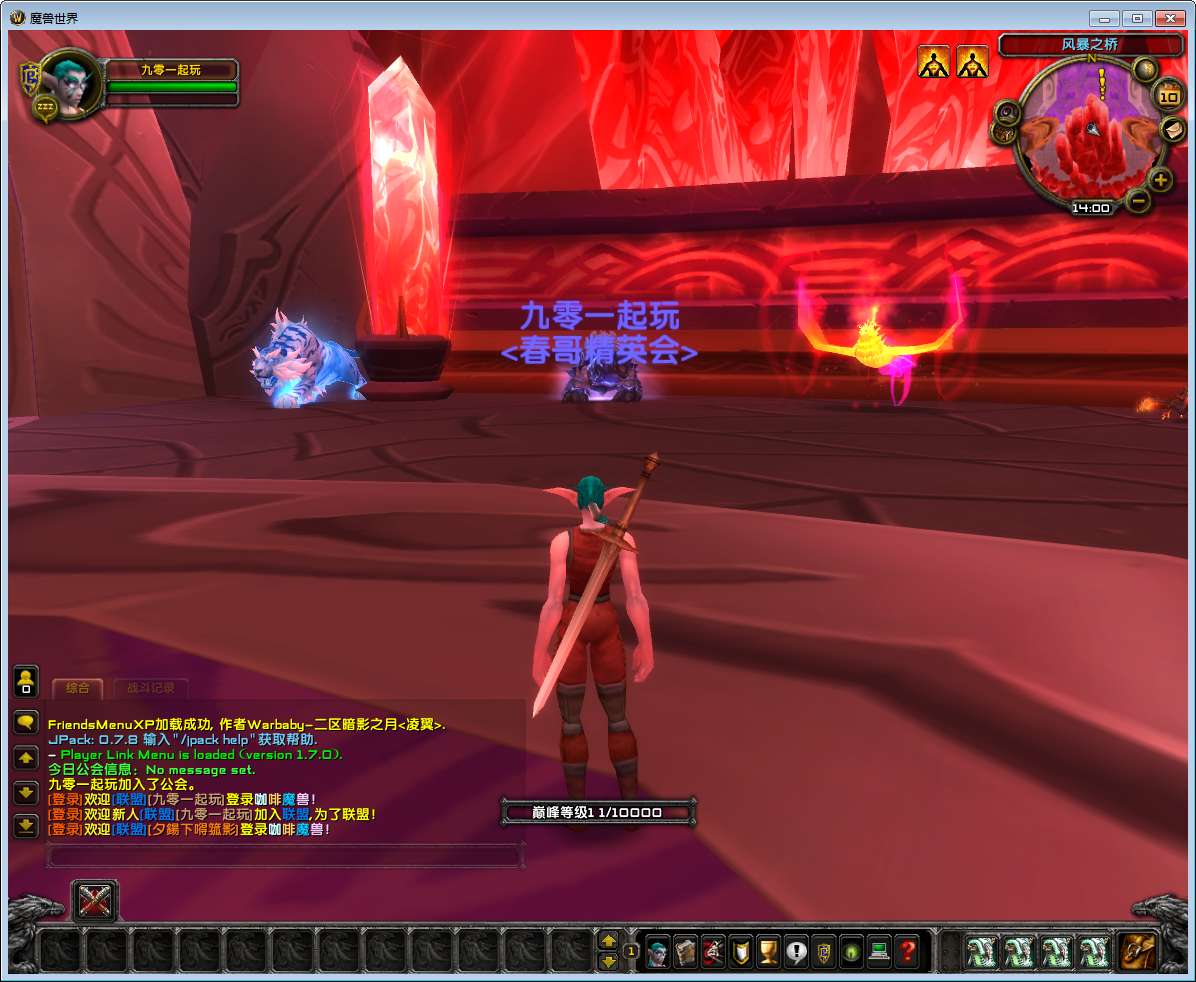Open the calendar button showing 10
The image size is (1196, 982).
pyautogui.click(x=1168, y=96)
